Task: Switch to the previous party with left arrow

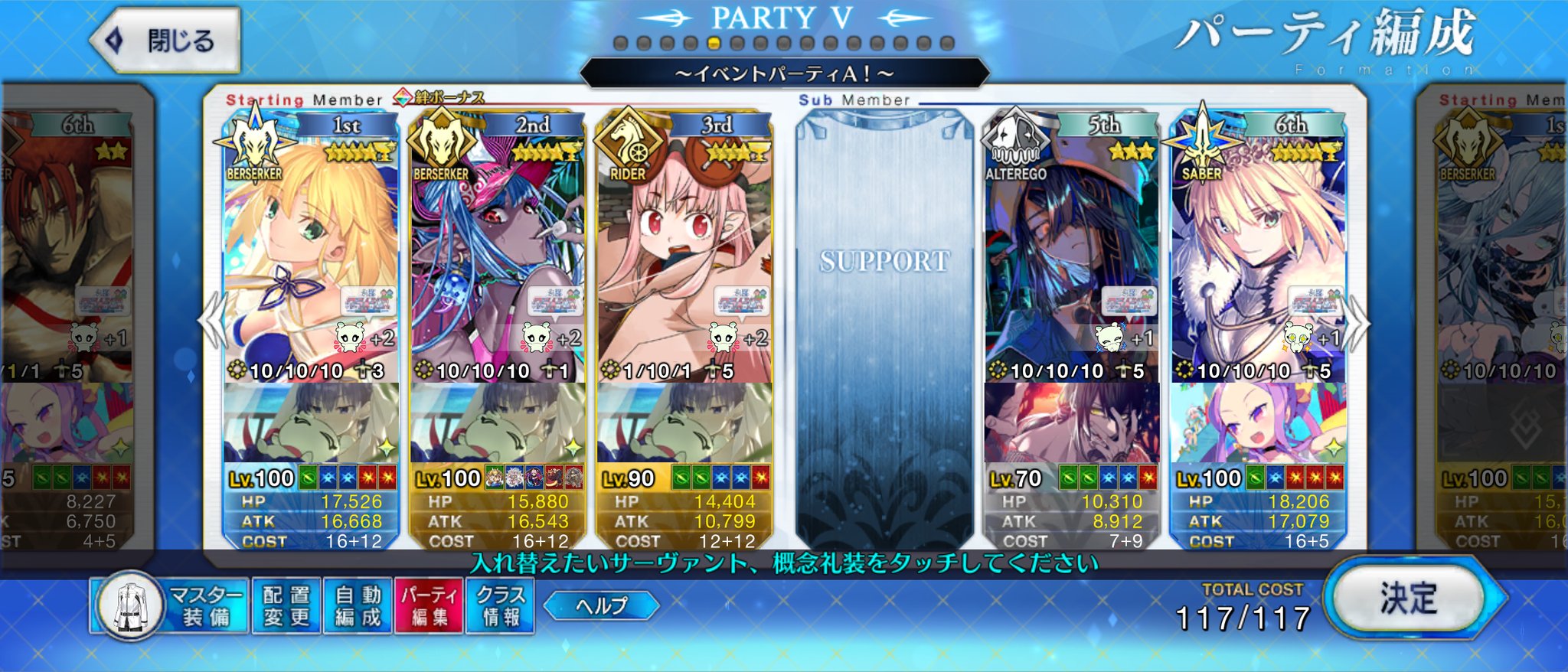Action: click(x=211, y=321)
